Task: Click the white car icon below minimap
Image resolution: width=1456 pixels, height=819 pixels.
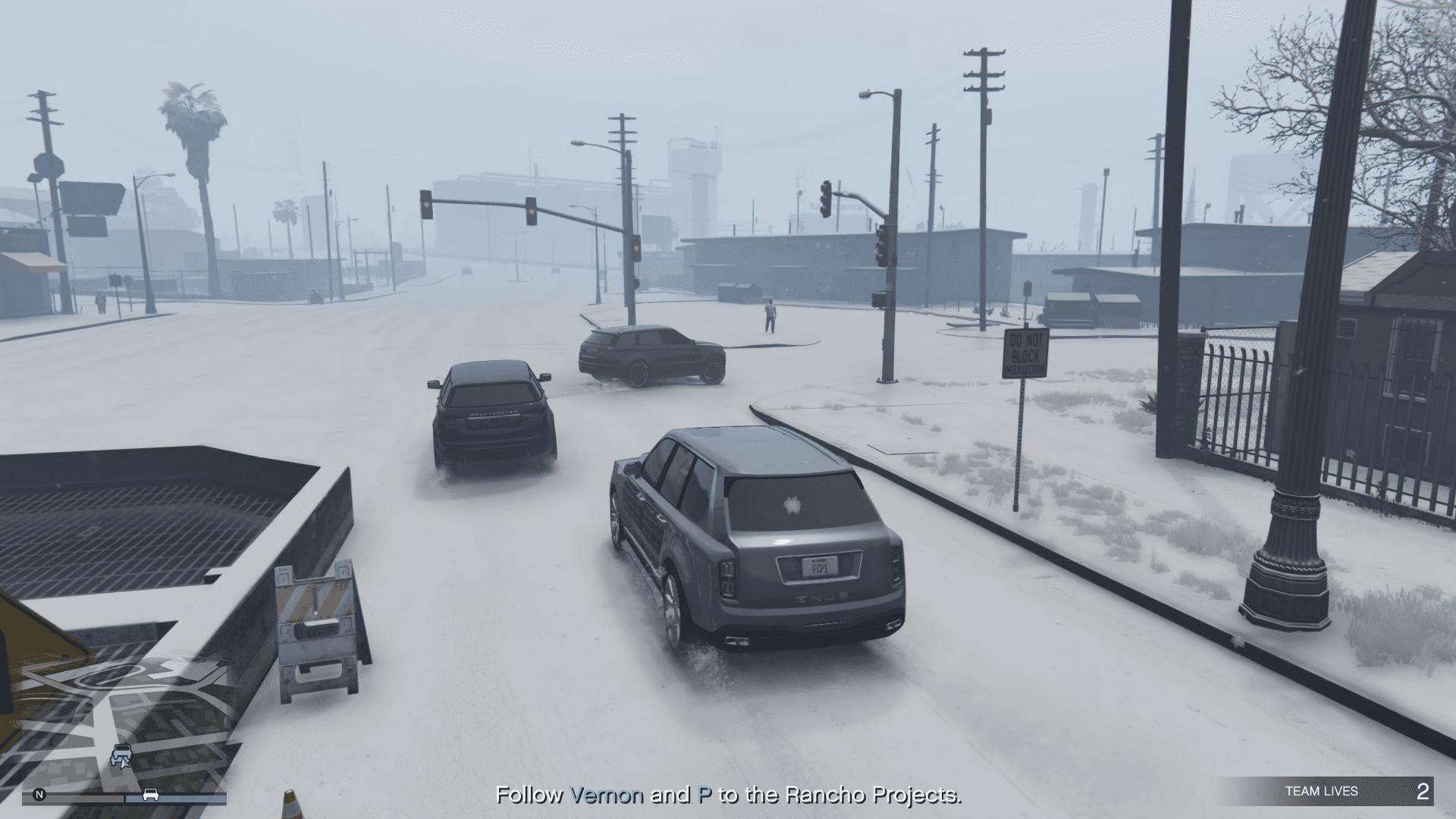Action: click(151, 795)
